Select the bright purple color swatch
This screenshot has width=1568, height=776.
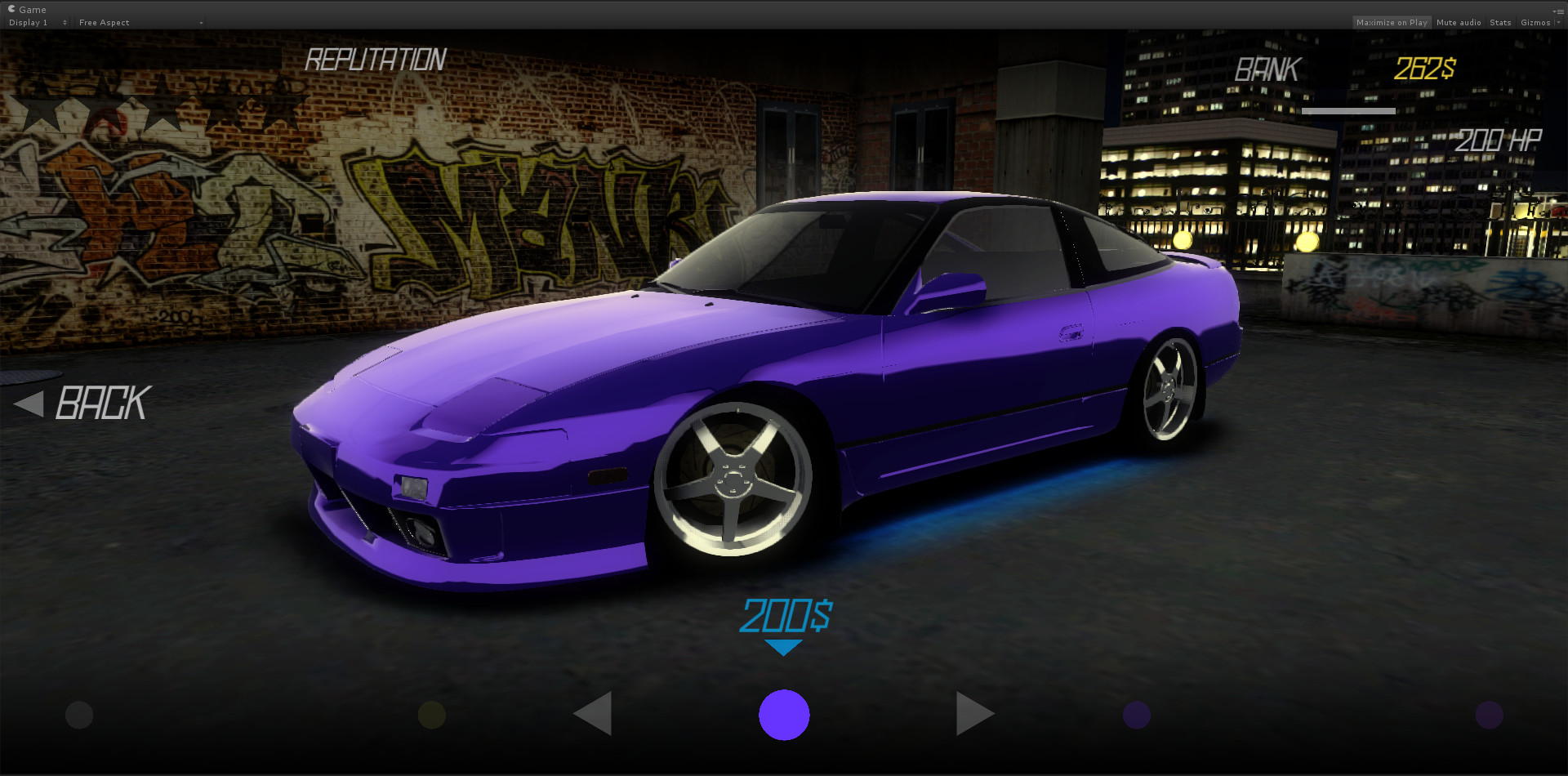785,714
